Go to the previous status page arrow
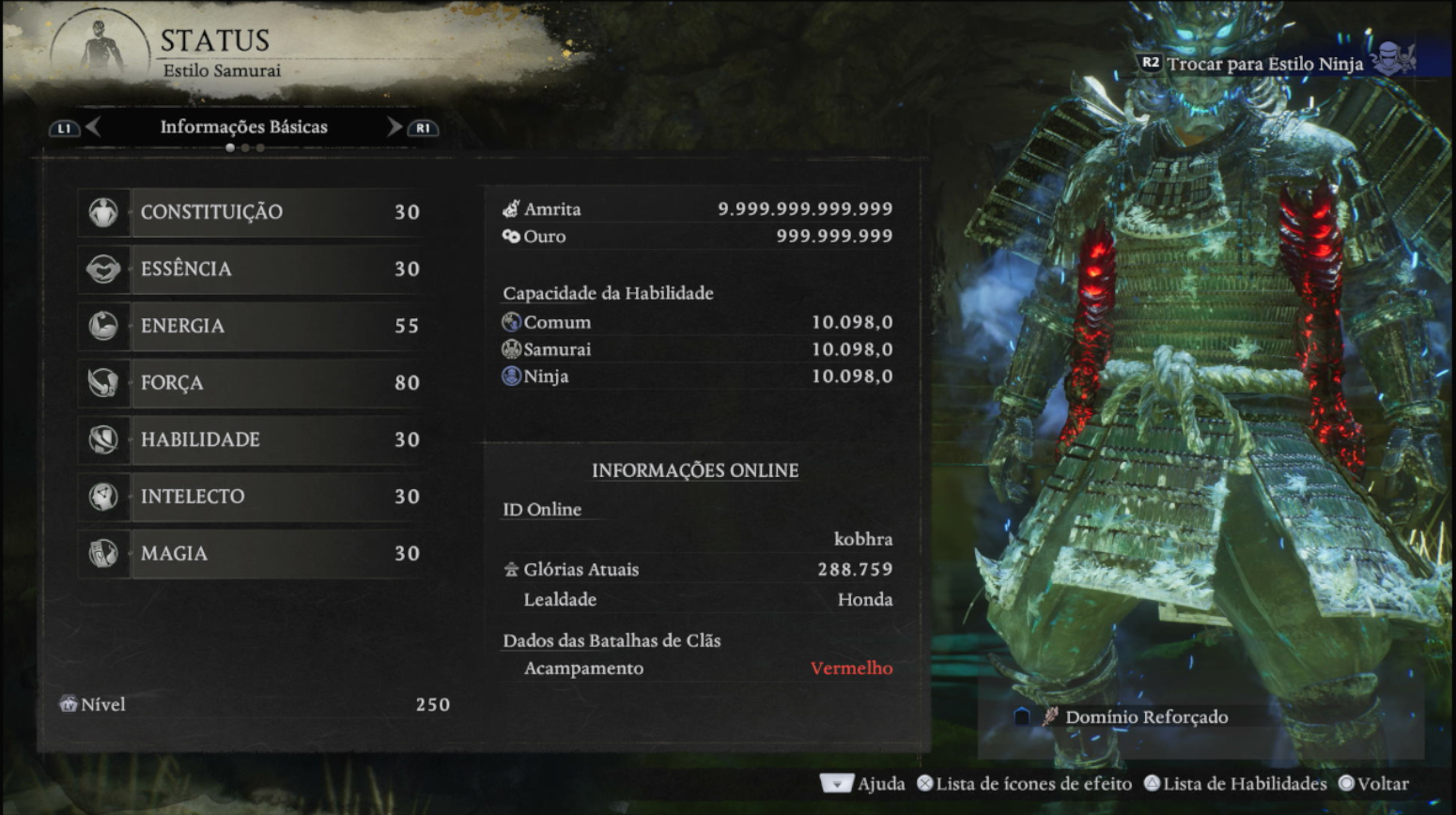 click(93, 128)
